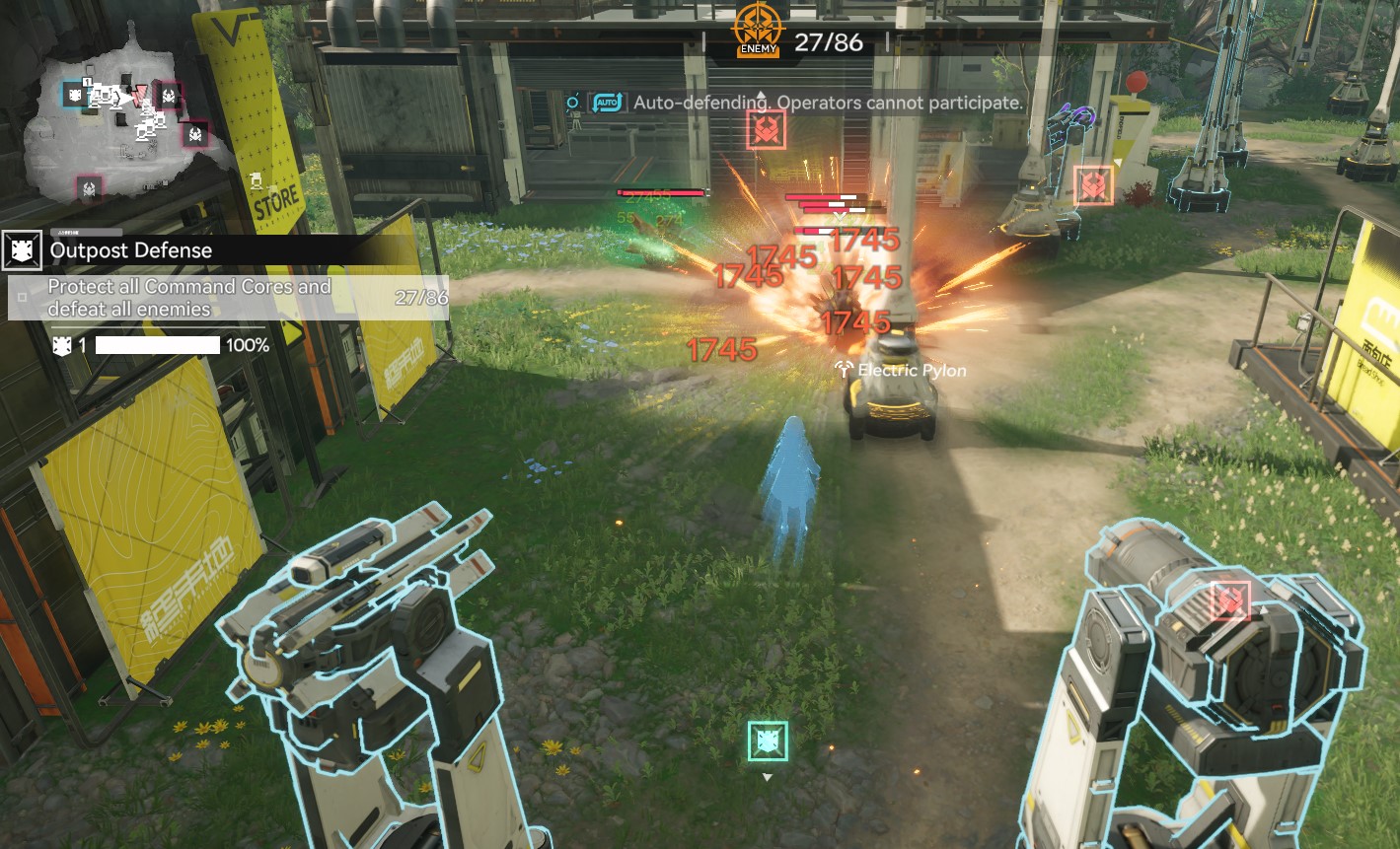
Task: Toggle the AUTO auto-defending icon
Action: [x=607, y=103]
